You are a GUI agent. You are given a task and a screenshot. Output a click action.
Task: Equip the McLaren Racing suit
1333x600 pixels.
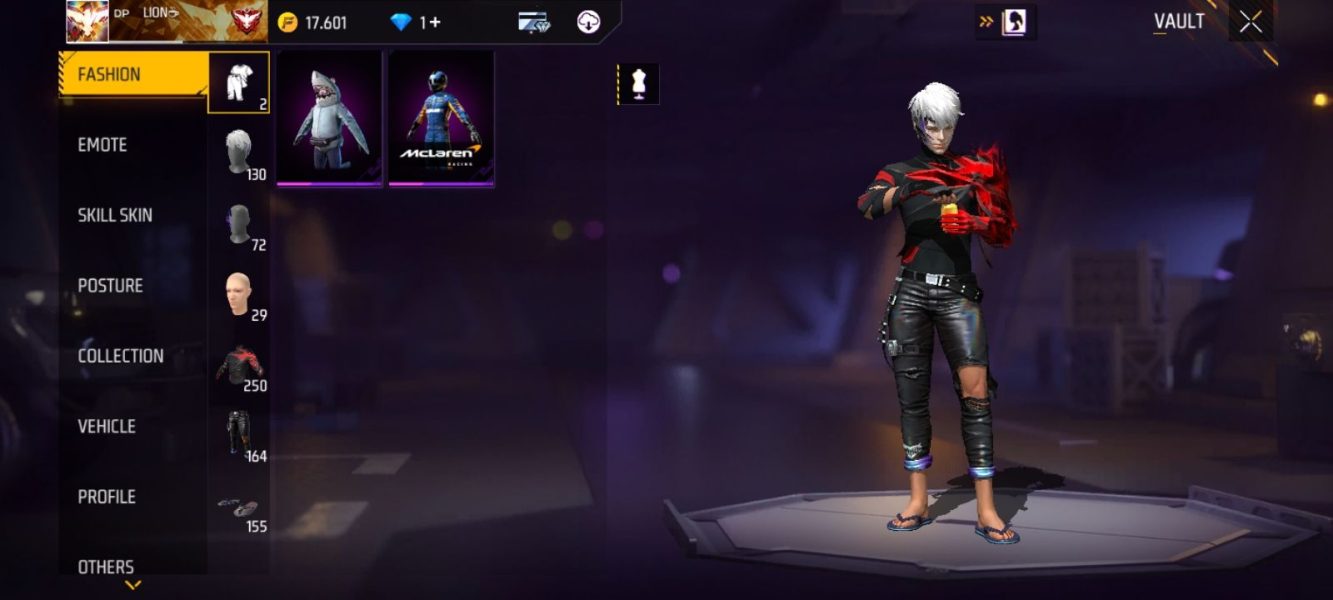coord(441,118)
